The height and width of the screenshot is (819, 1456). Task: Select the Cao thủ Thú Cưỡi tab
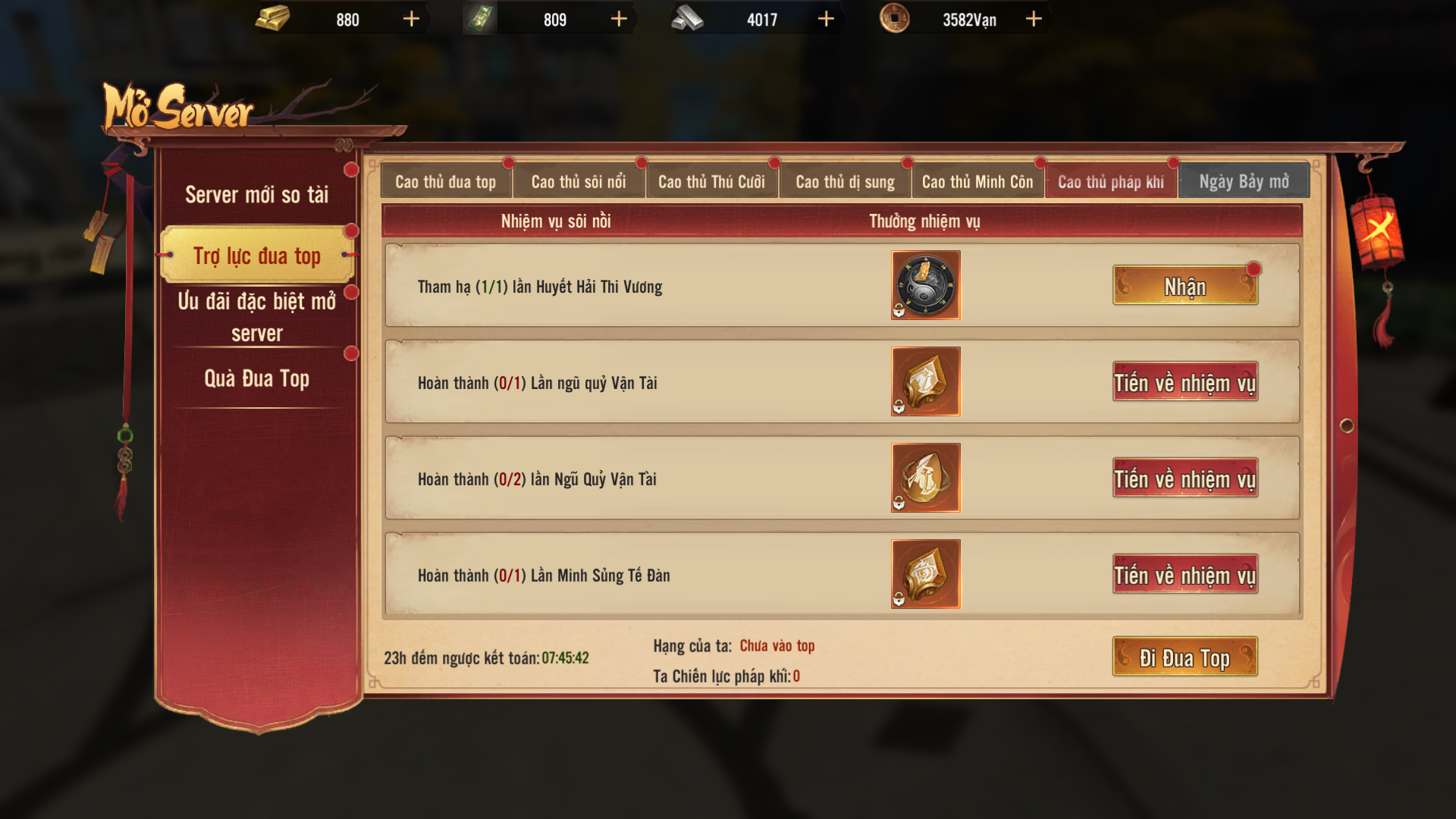711,182
